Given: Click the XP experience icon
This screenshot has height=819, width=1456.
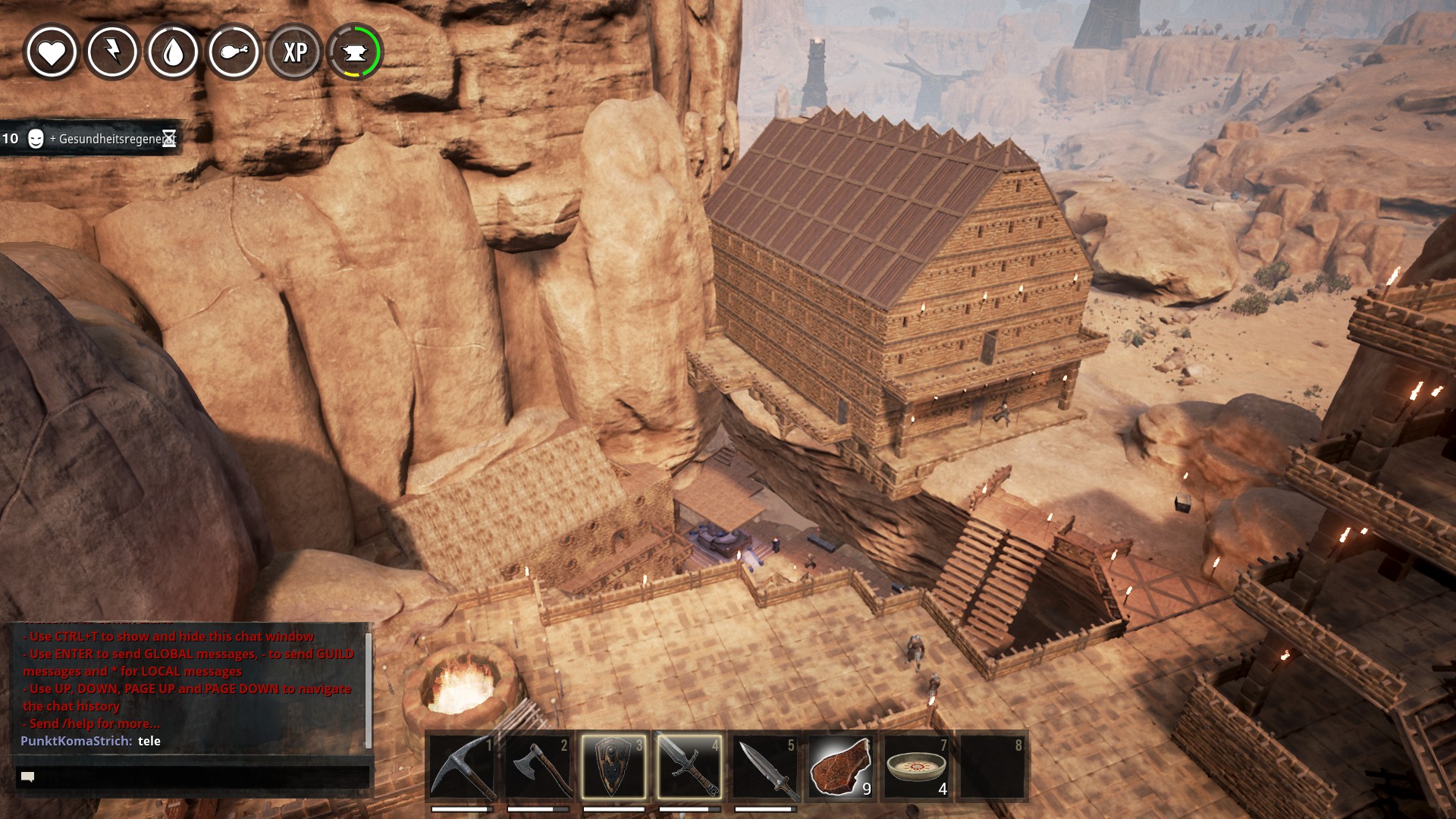Looking at the screenshot, I should [x=294, y=52].
